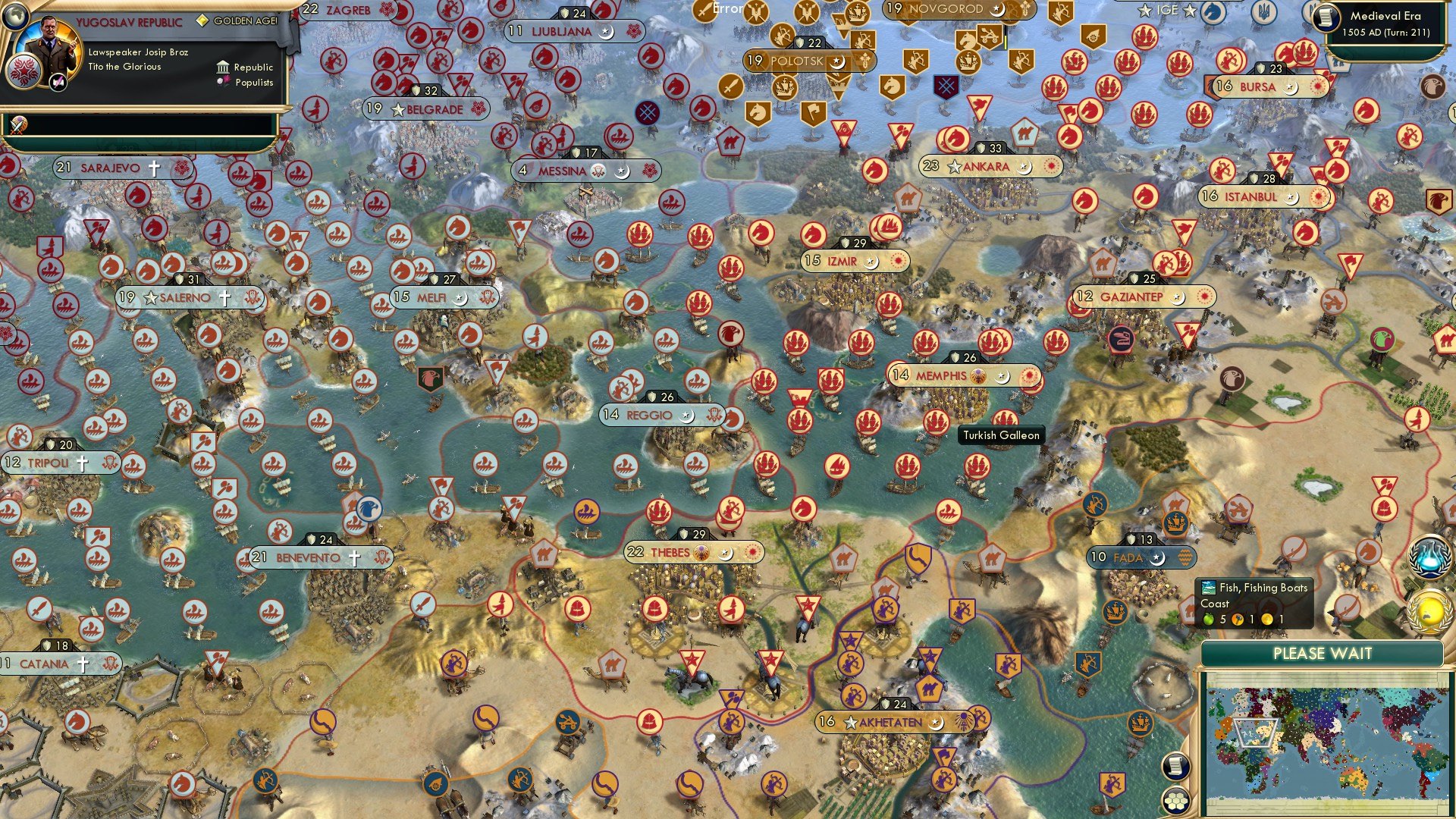Open the notification log scroll icon
Image resolution: width=1456 pixels, height=819 pixels.
tap(1175, 766)
